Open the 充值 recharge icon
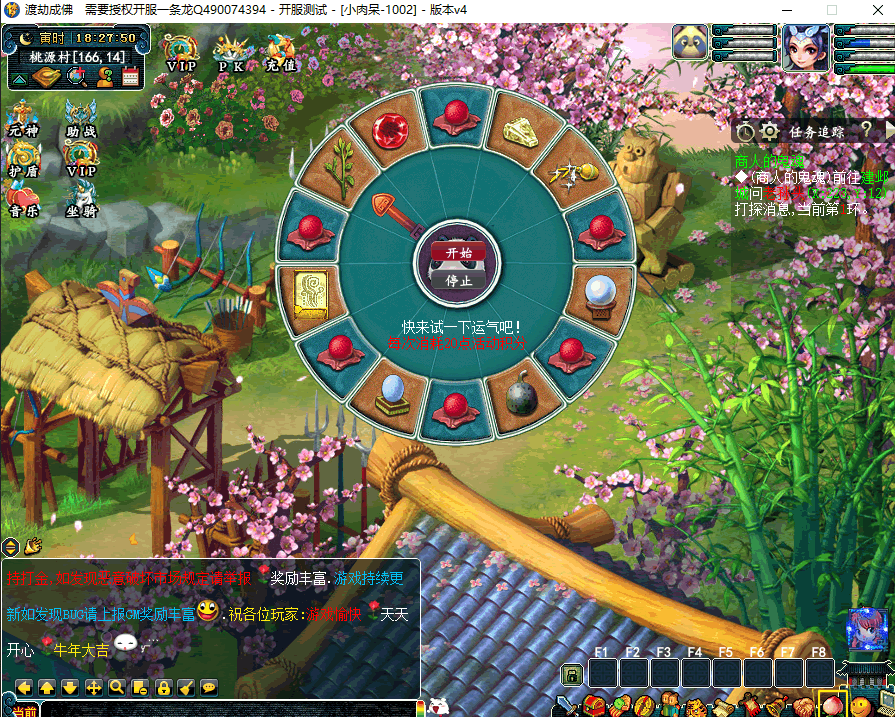895x717 pixels. pos(281,52)
